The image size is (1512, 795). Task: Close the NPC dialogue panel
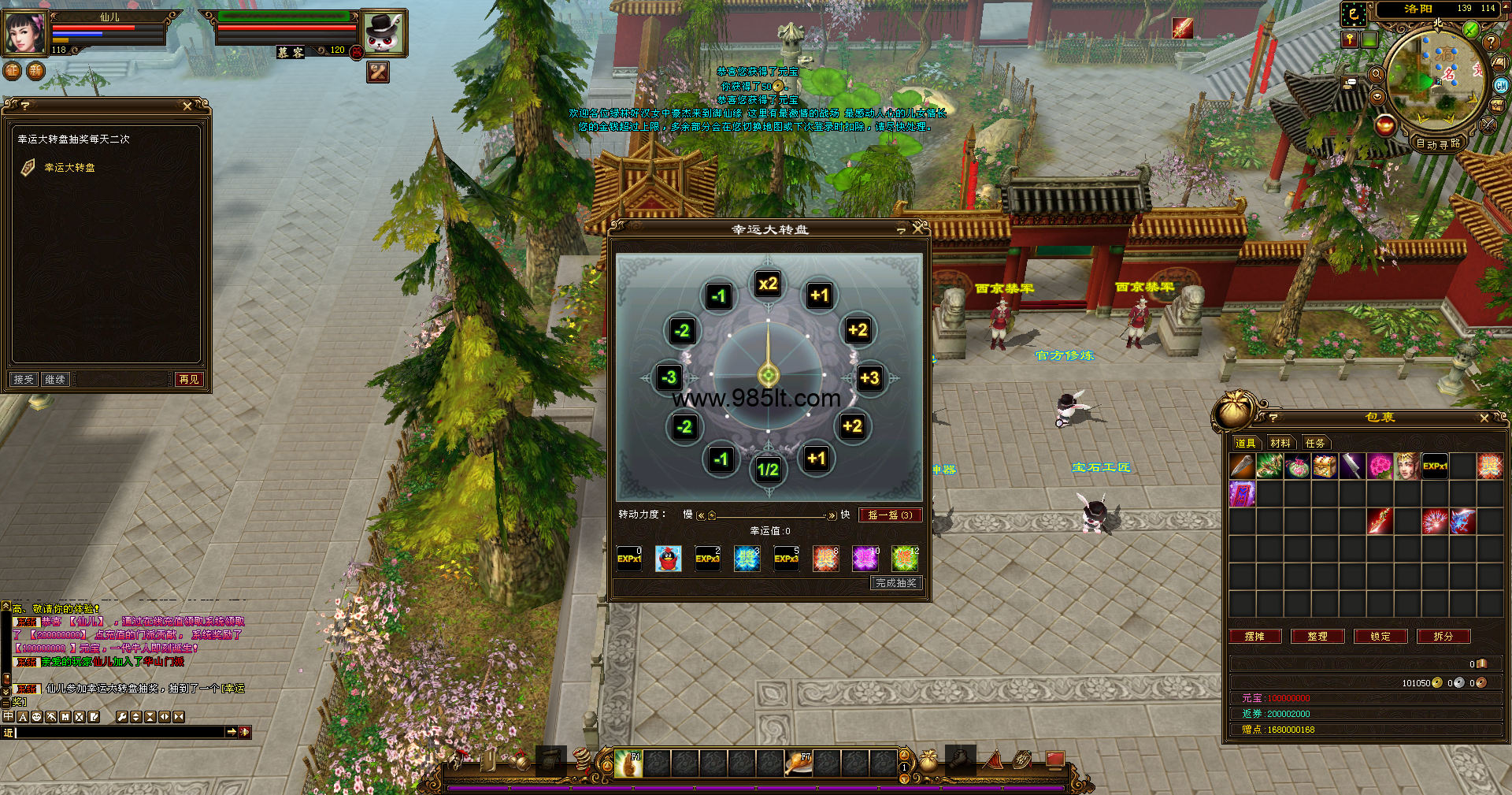187,106
